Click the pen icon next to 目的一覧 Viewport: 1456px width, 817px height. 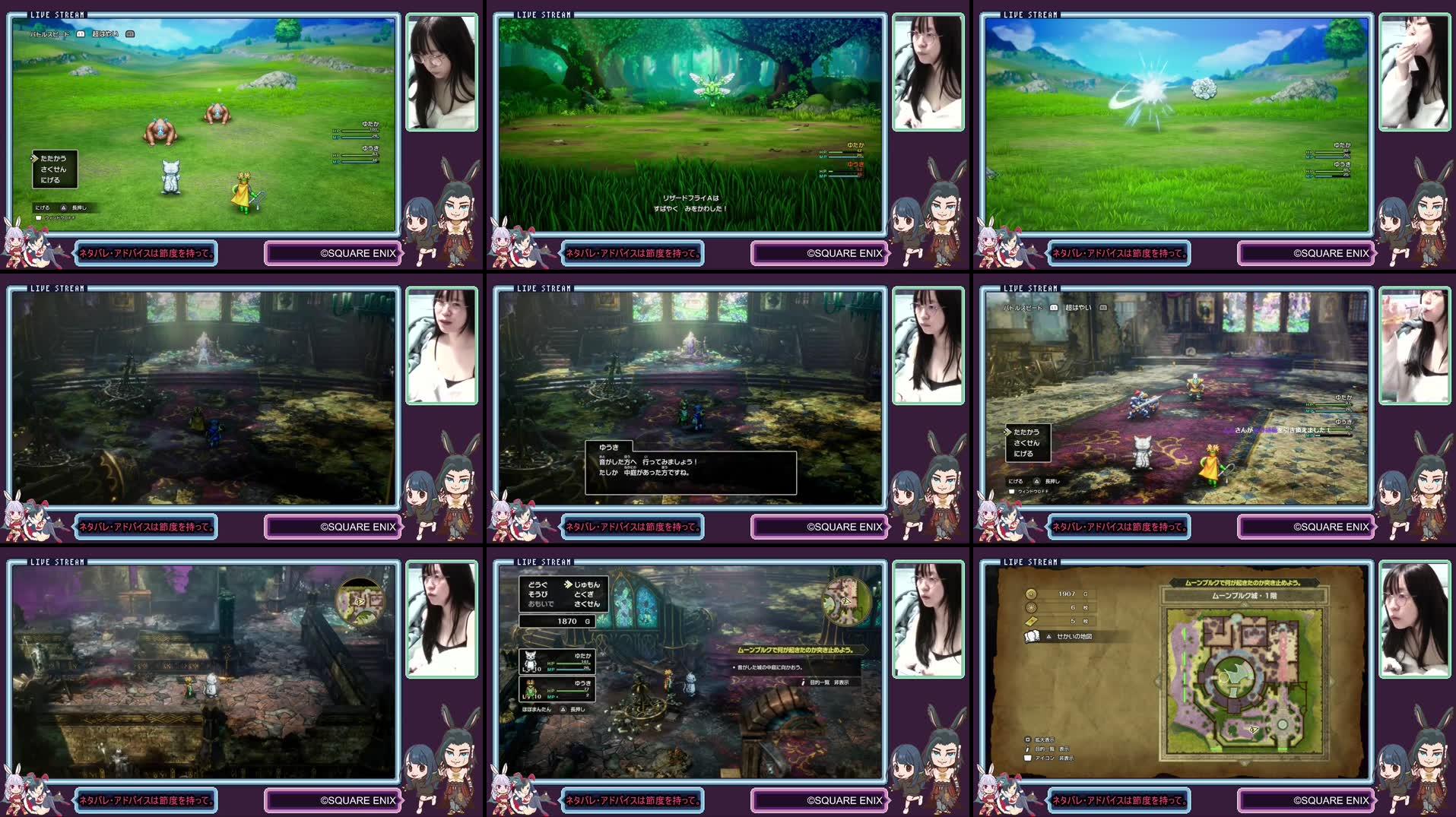point(1028,749)
